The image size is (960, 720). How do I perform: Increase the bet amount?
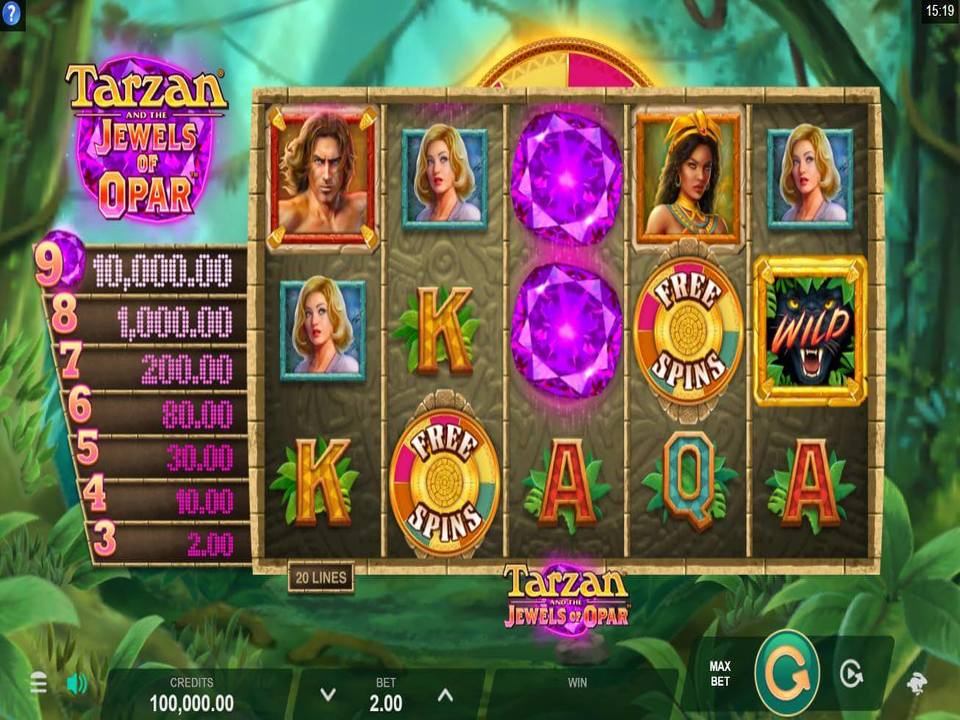click(x=445, y=695)
